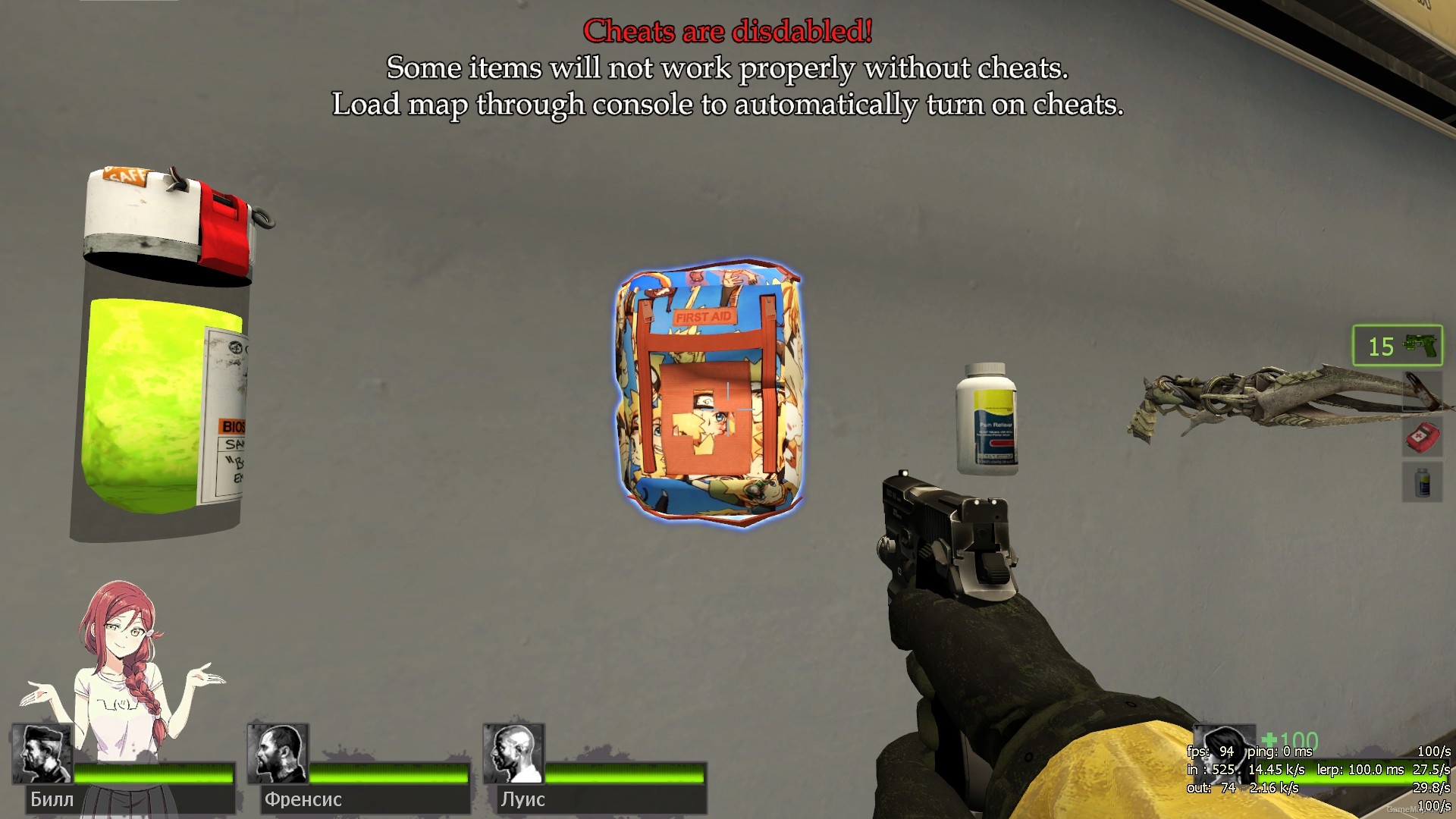The height and width of the screenshot is (819, 1456).
Task: Select the red first aid kit slot icon
Action: pyautogui.click(x=1423, y=438)
